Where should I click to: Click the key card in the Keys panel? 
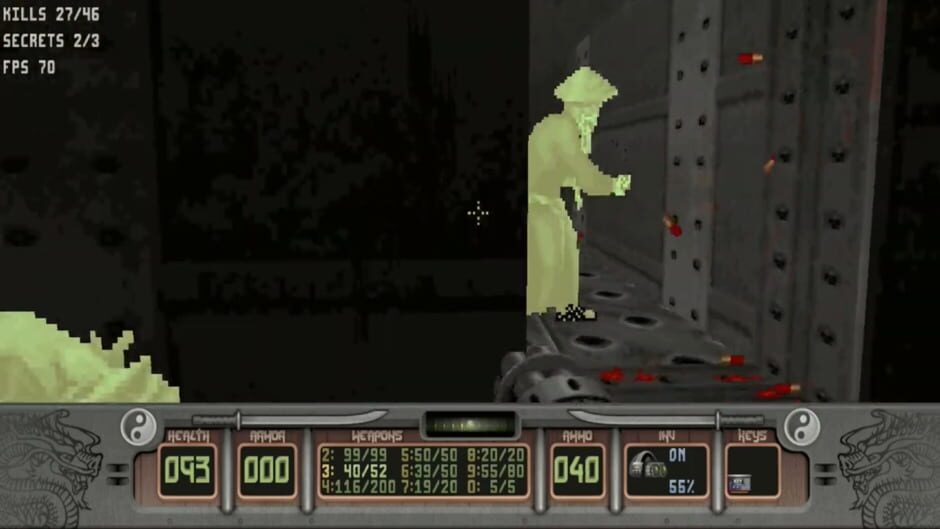click(740, 483)
